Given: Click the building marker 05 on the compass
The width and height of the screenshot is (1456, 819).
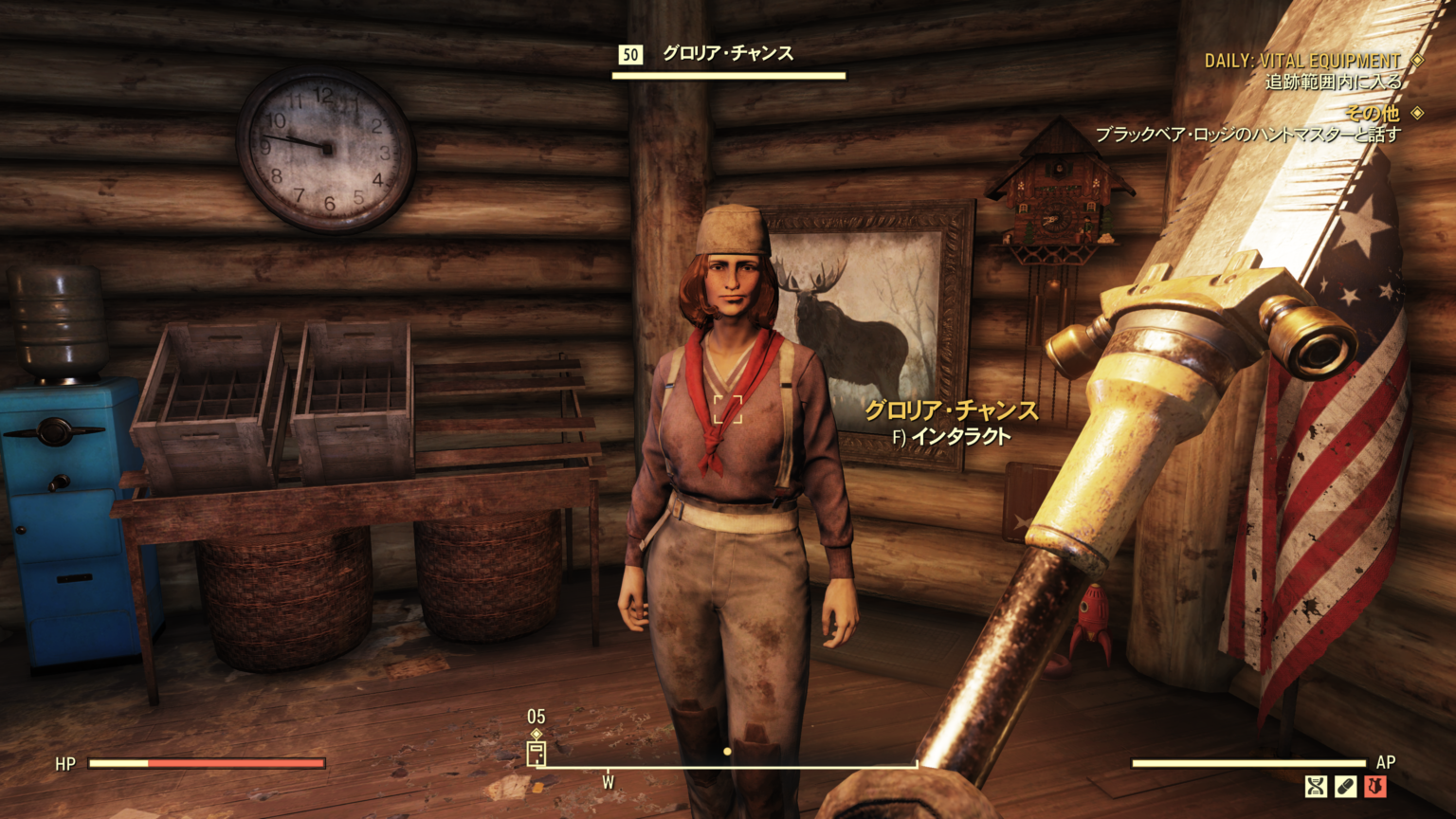Looking at the screenshot, I should tap(537, 754).
